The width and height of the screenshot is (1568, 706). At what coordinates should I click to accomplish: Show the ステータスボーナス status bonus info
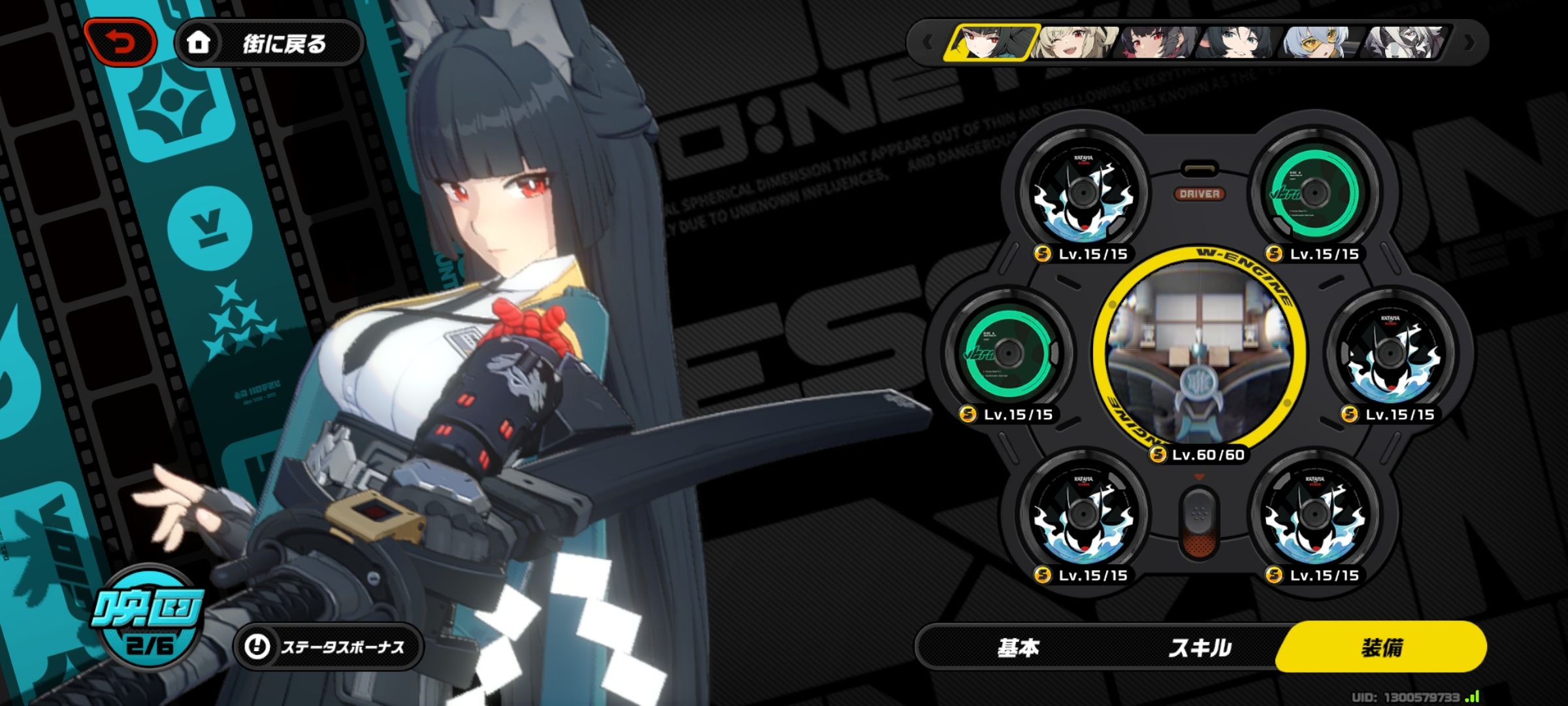[328, 647]
